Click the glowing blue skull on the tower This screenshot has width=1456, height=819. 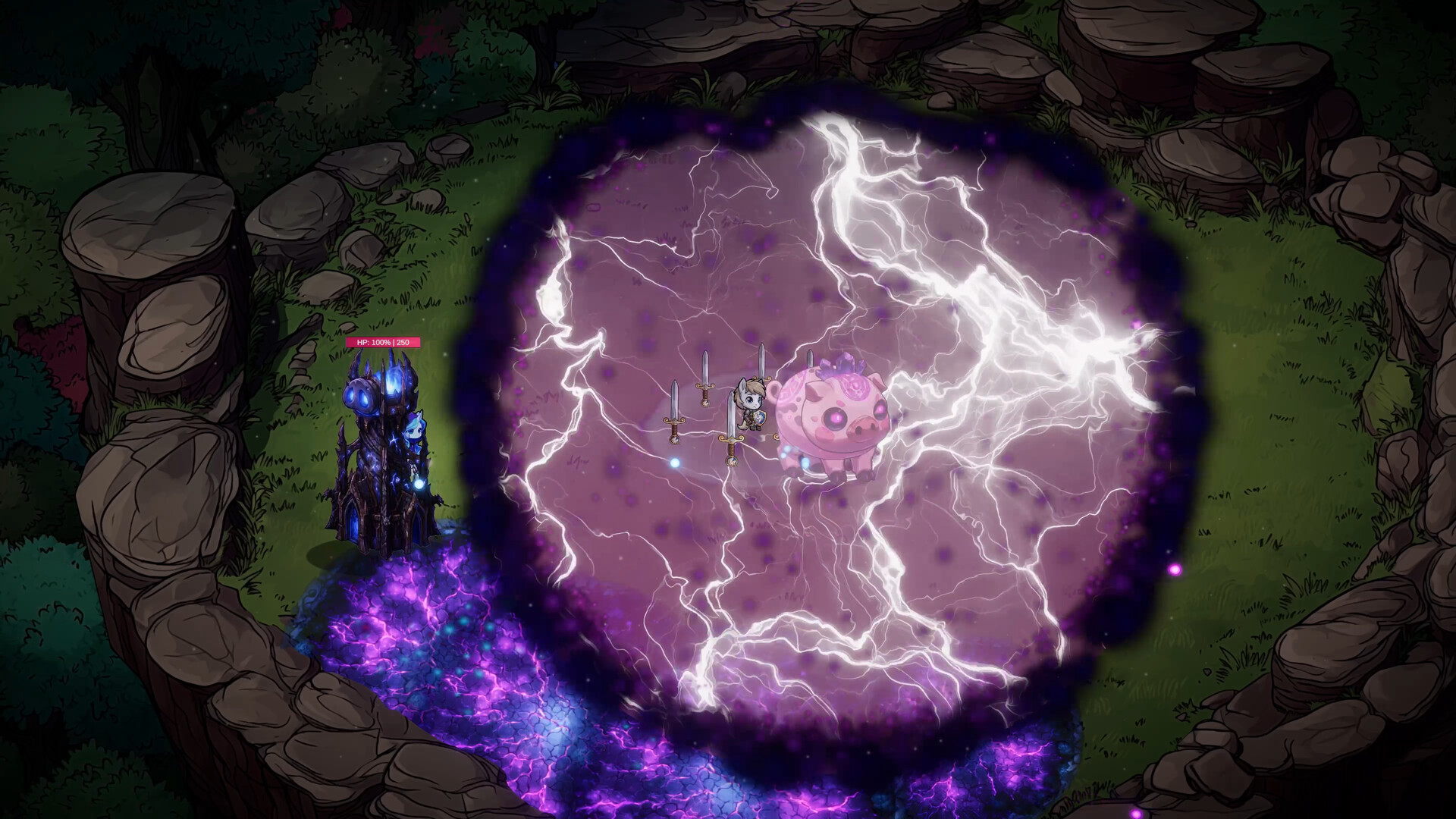pyautogui.click(x=359, y=394)
